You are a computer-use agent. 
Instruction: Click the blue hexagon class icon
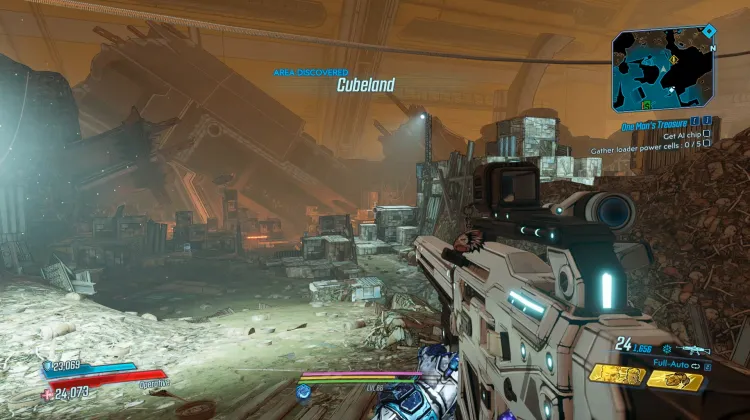pyautogui.click(x=304, y=391)
